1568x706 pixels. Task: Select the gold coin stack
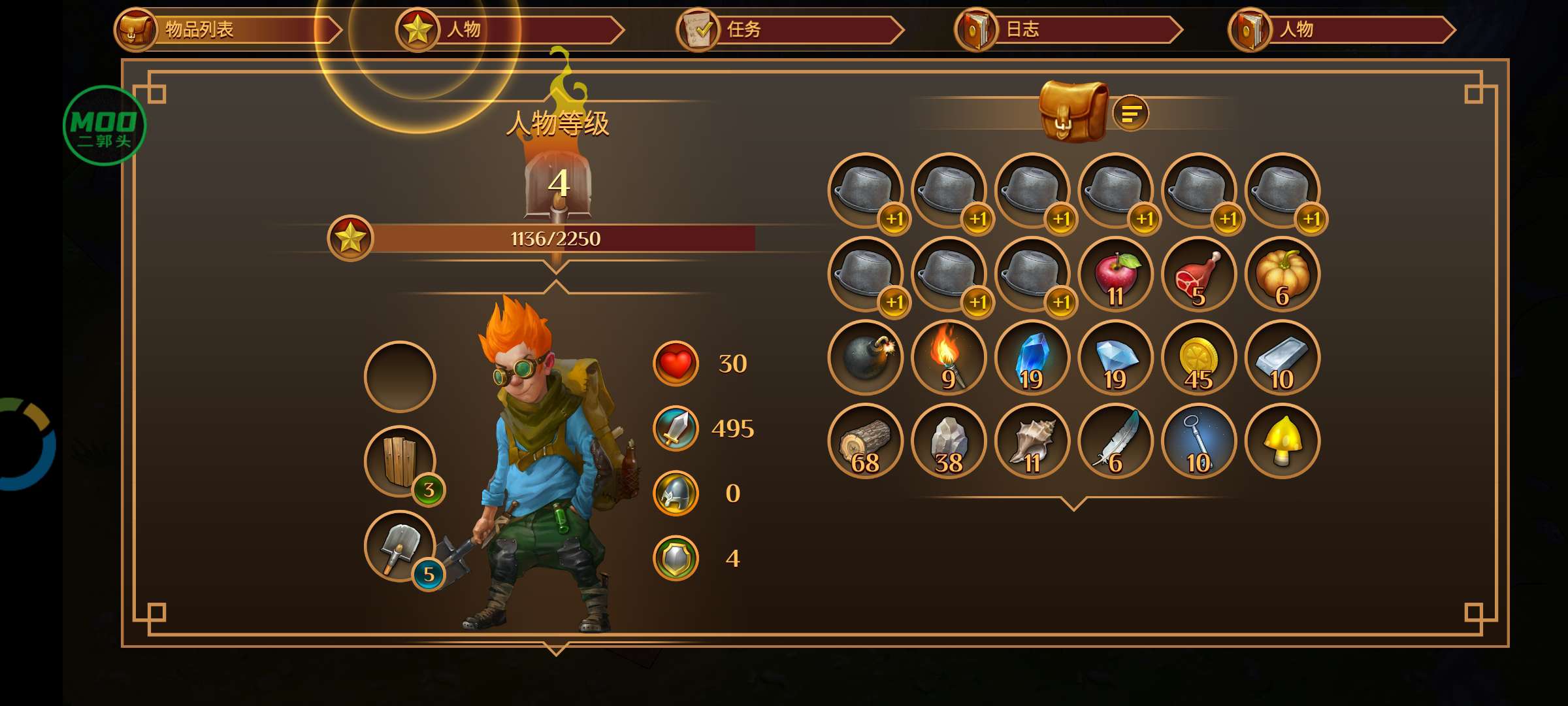point(1199,358)
